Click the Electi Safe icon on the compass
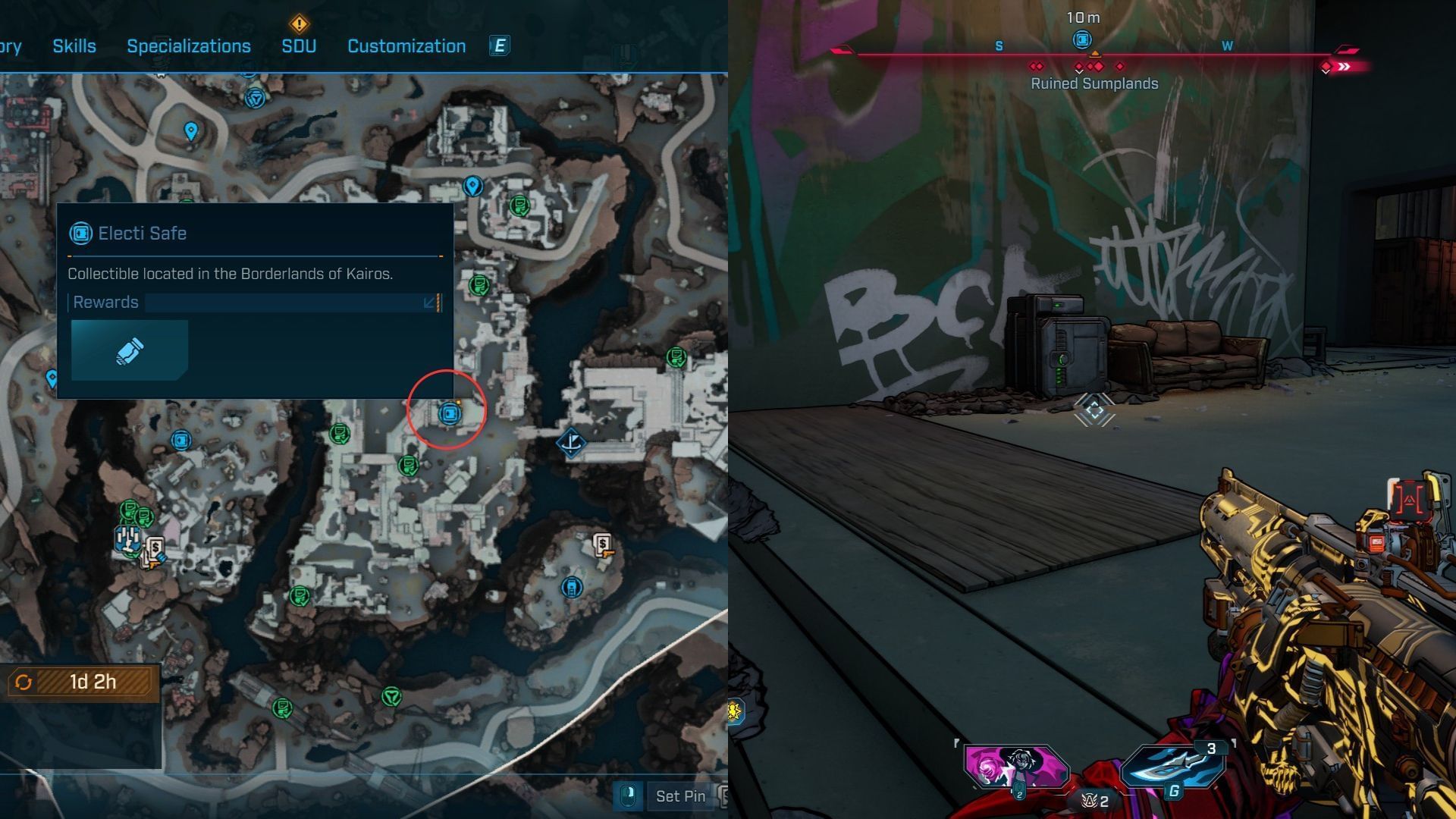Viewport: 1456px width, 819px height. click(x=1082, y=39)
